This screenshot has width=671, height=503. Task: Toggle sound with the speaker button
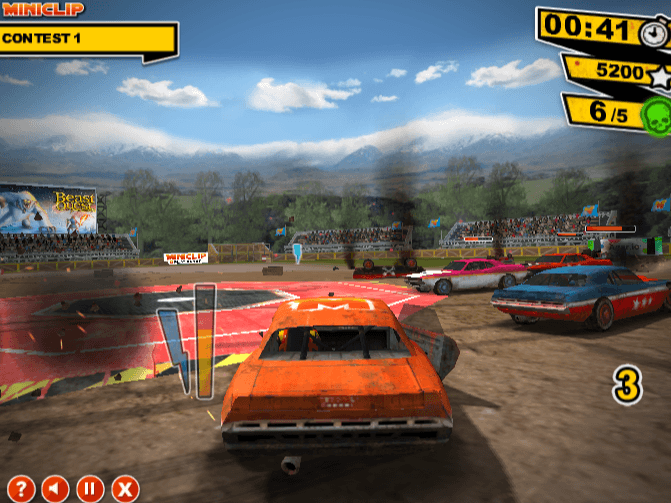pos(56,489)
